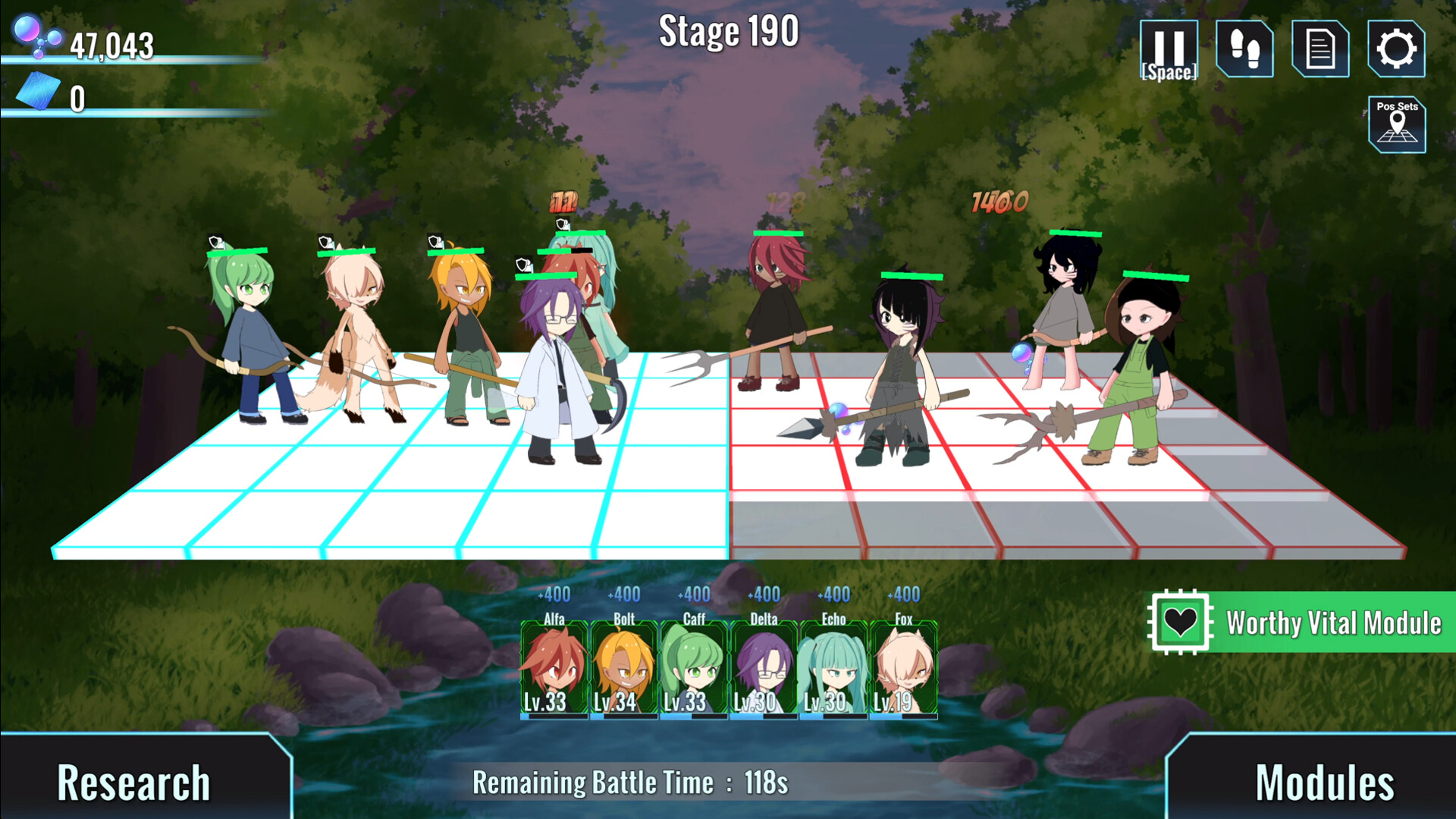Open the settings gear icon

(x=1397, y=48)
